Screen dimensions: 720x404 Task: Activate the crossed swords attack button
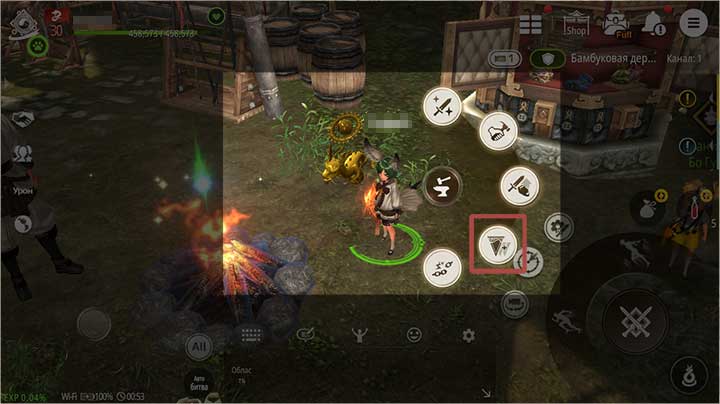[x=632, y=320]
